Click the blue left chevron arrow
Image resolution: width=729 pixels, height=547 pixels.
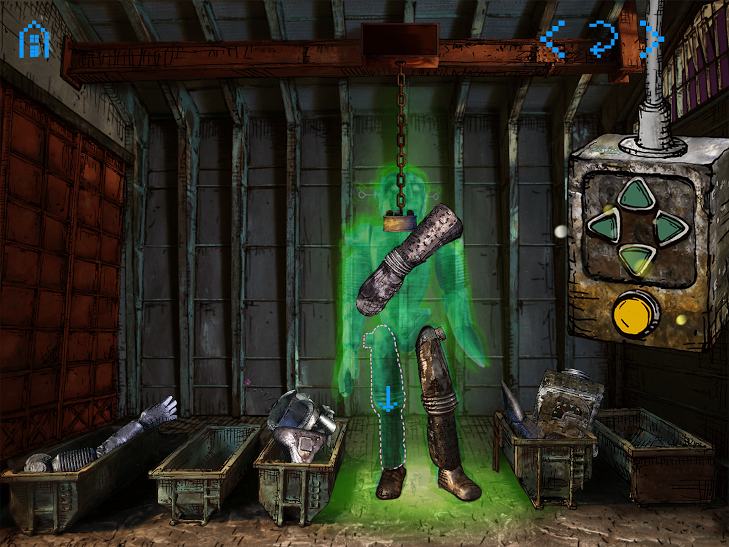551,39
